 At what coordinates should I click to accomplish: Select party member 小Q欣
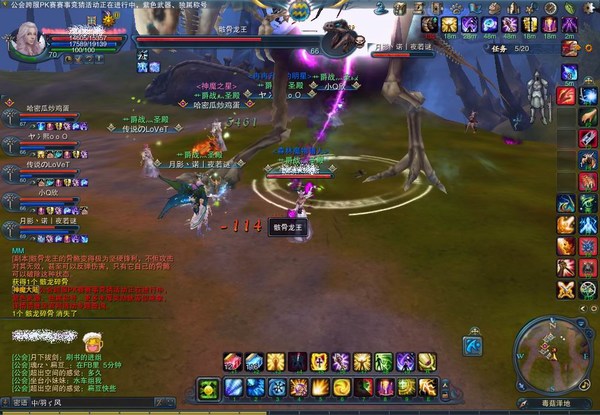40,193
